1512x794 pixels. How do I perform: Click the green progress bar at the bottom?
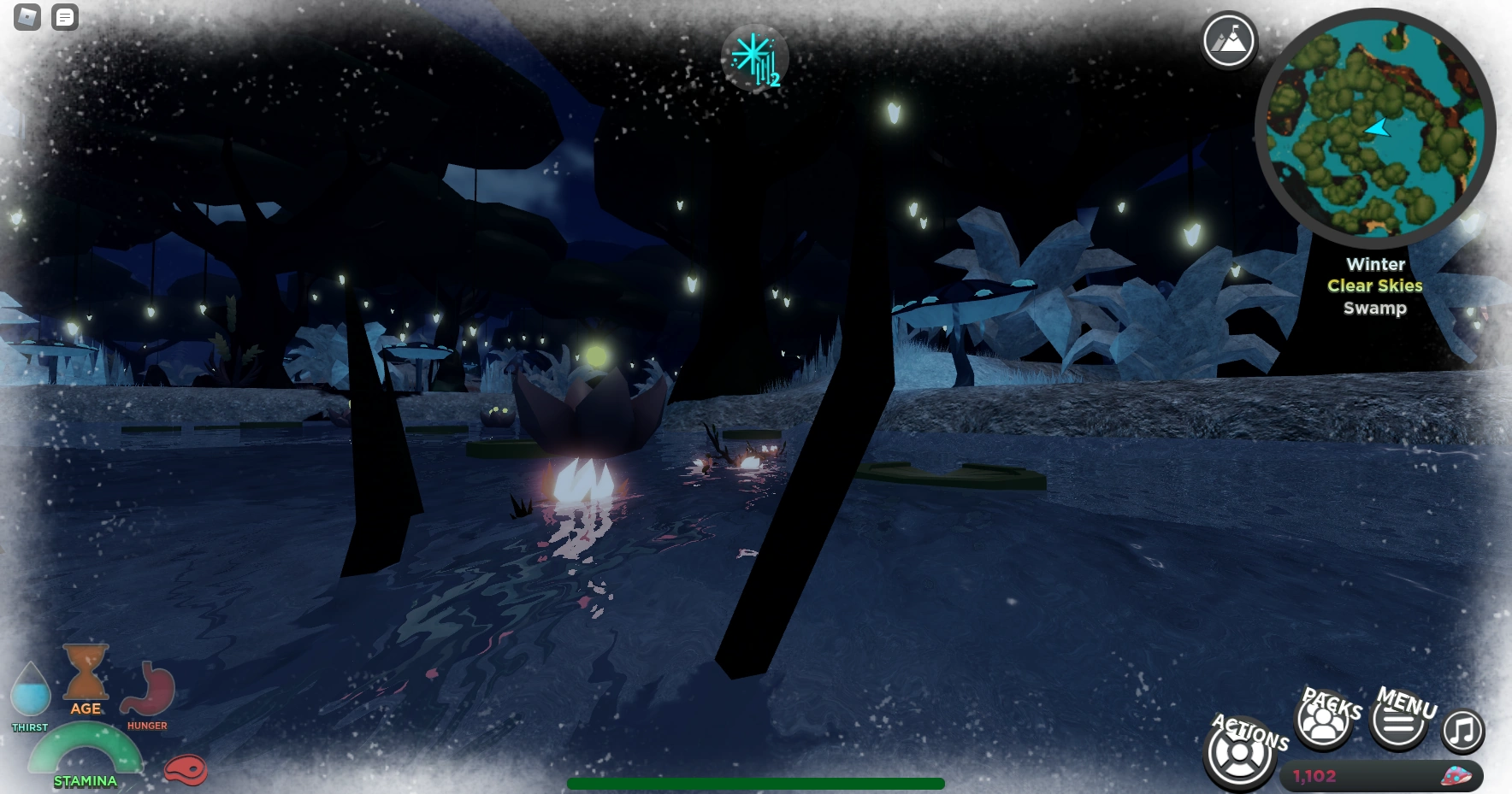pos(755,782)
